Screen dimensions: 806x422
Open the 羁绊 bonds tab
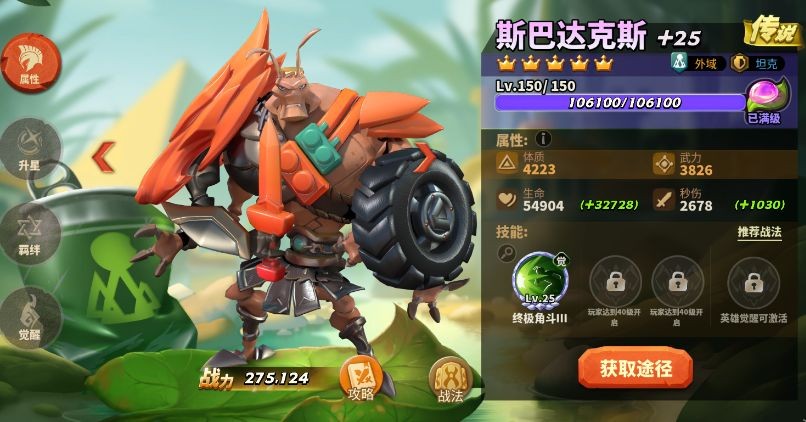tap(29, 232)
